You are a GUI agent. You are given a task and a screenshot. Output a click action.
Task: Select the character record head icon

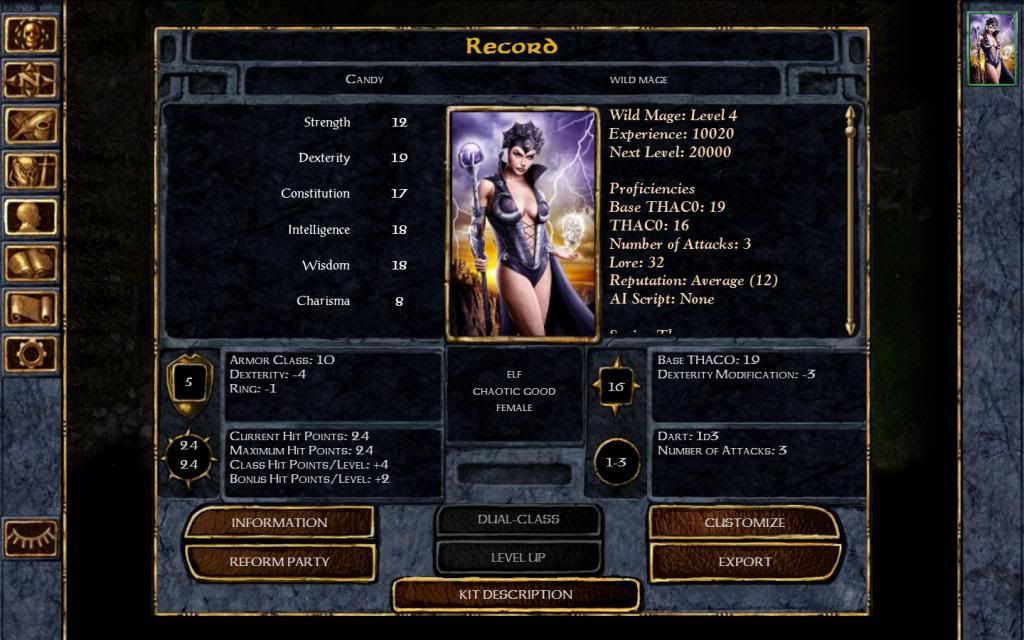pos(30,217)
